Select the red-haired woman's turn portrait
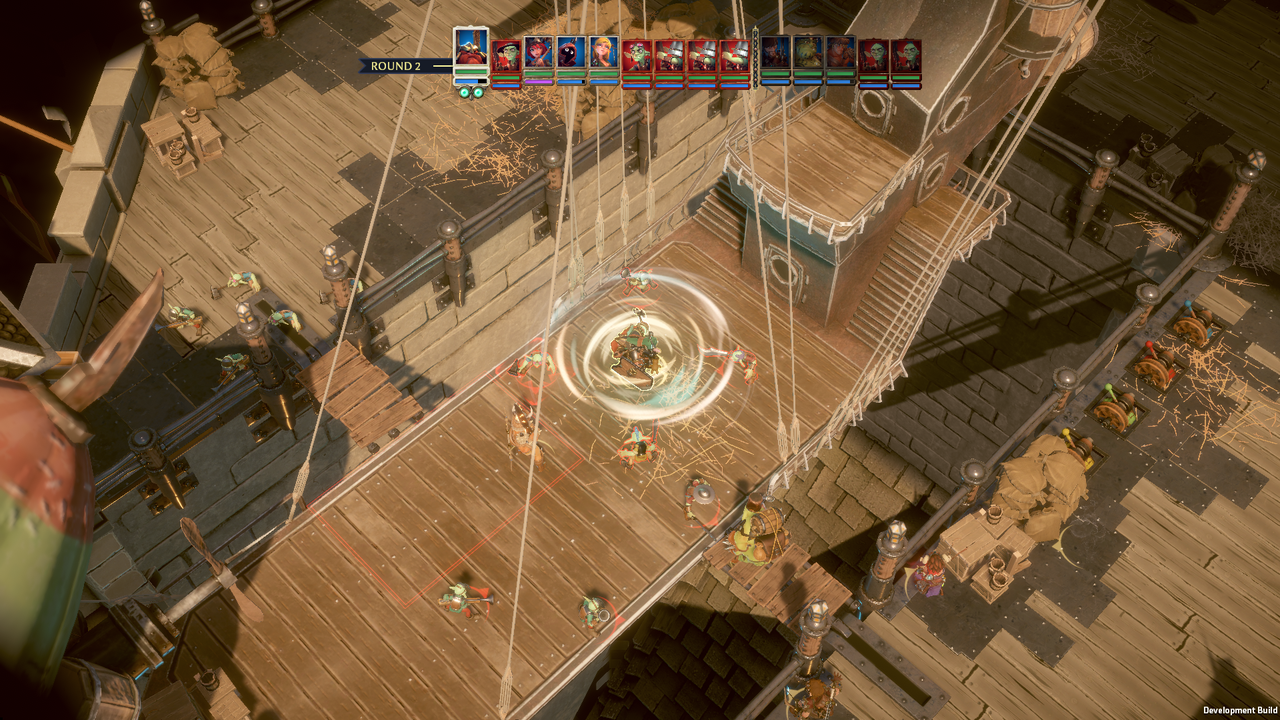This screenshot has height=720, width=1280. click(539, 54)
